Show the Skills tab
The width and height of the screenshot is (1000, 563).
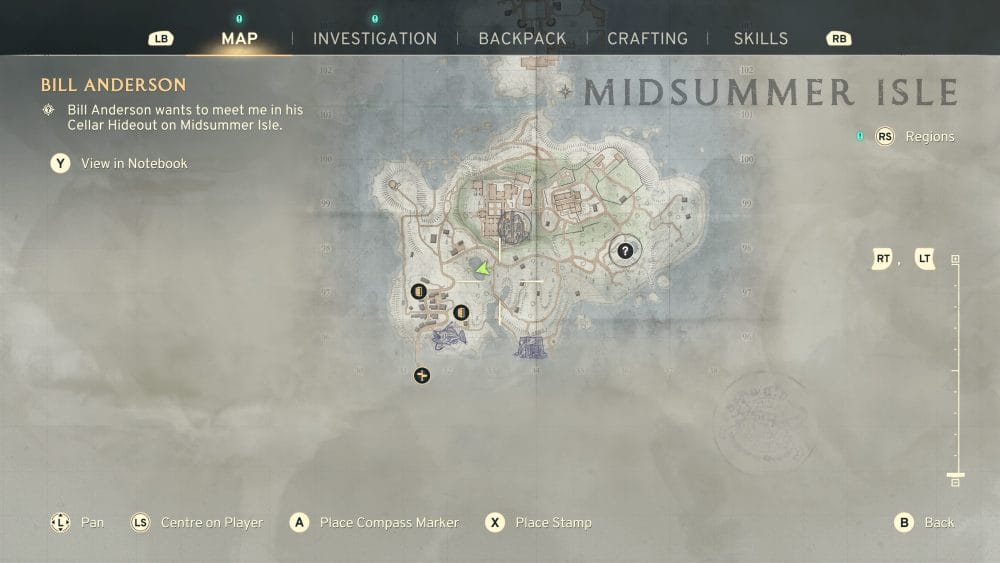[760, 39]
